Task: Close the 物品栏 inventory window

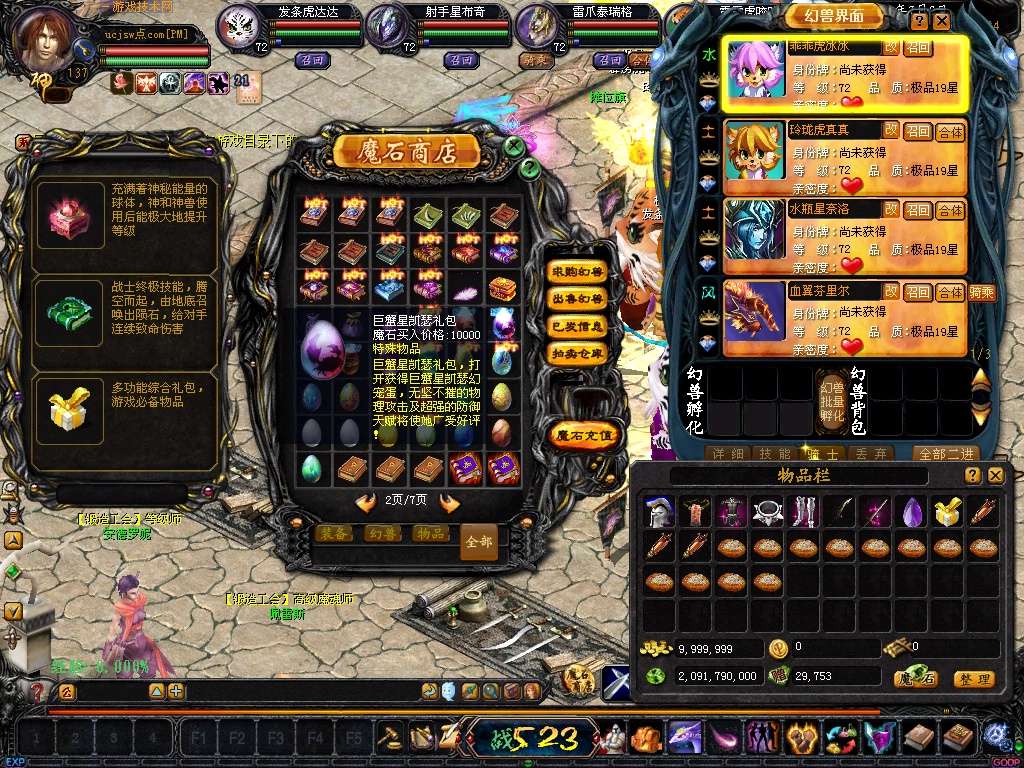Action: coord(995,476)
